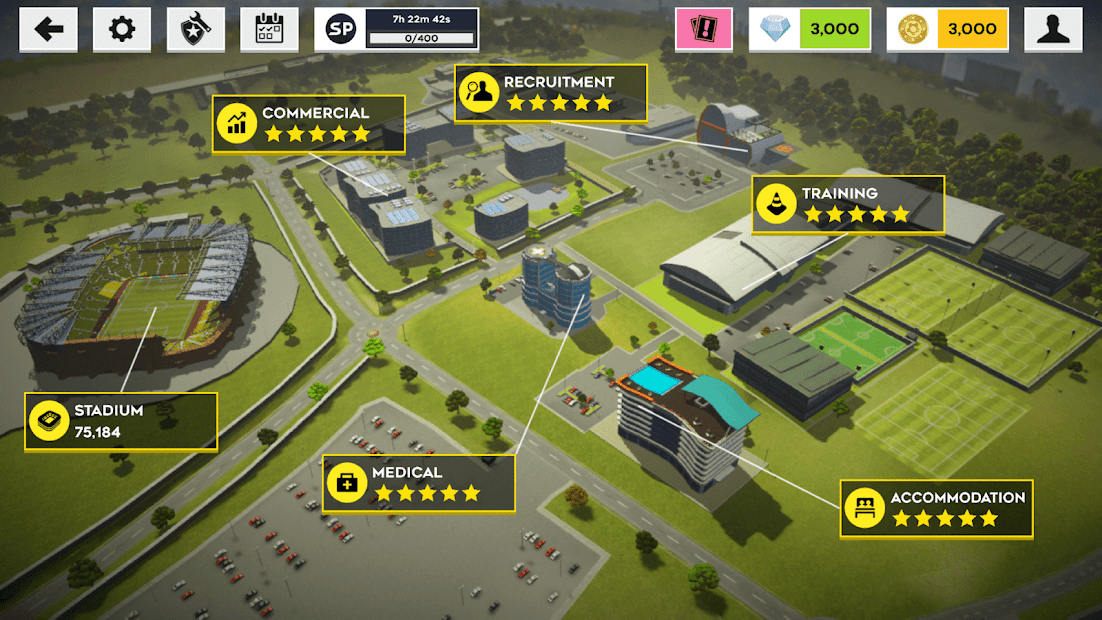The height and width of the screenshot is (620, 1102).
Task: Select the Commercial facility label
Action: coord(308,123)
